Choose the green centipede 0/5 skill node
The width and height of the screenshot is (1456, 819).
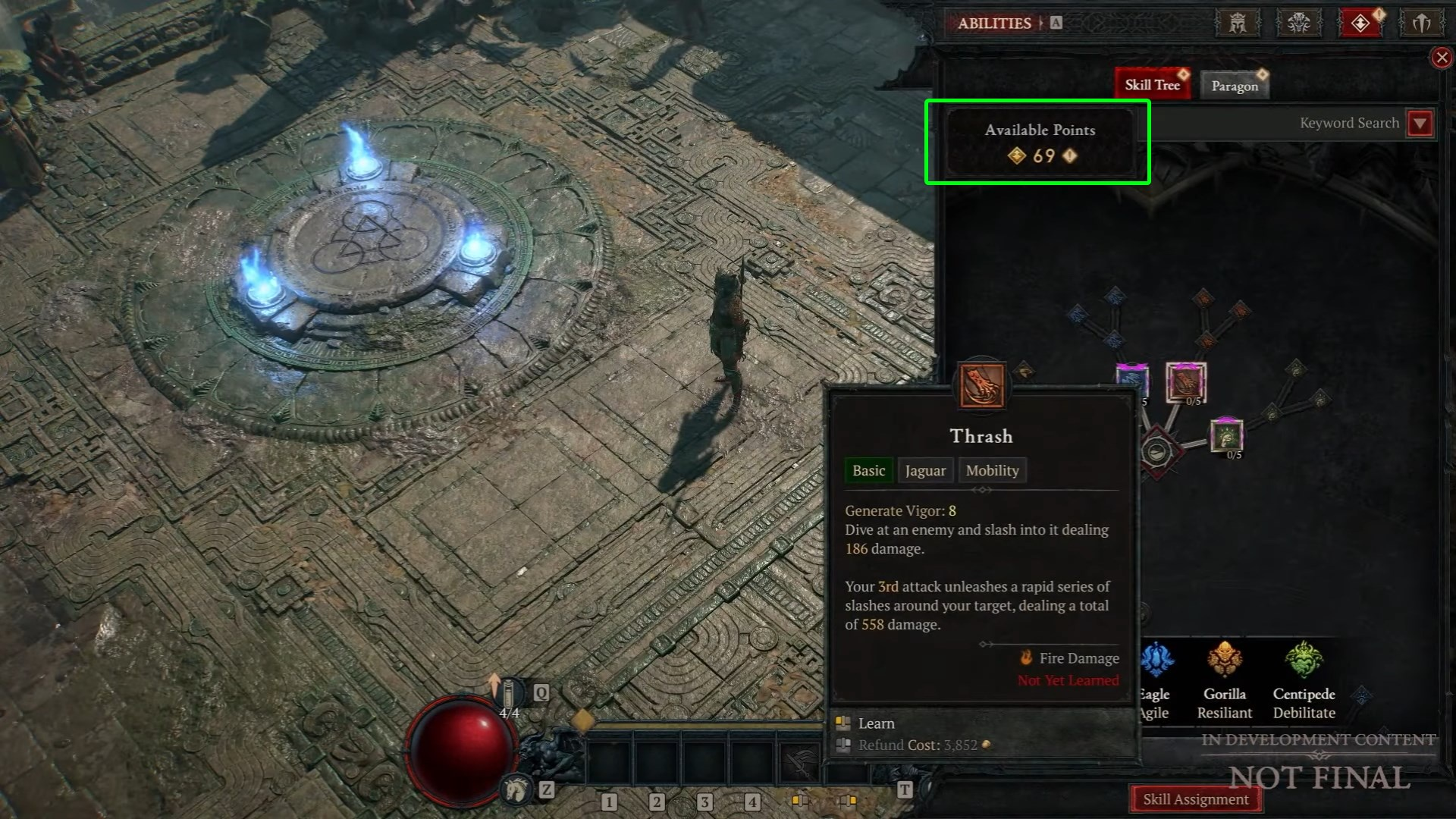coord(1226,435)
